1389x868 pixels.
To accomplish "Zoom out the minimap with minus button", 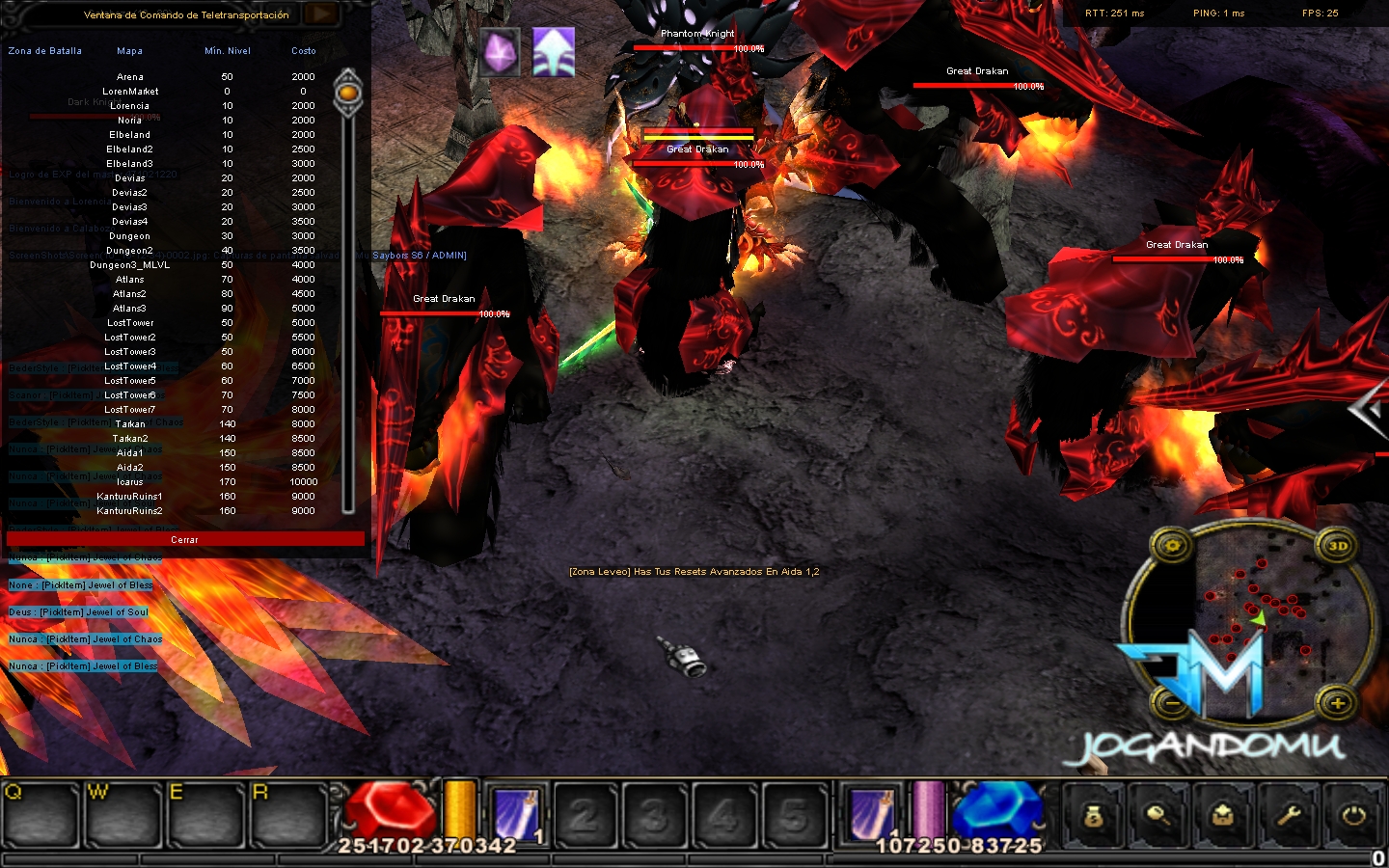I will (x=1173, y=702).
